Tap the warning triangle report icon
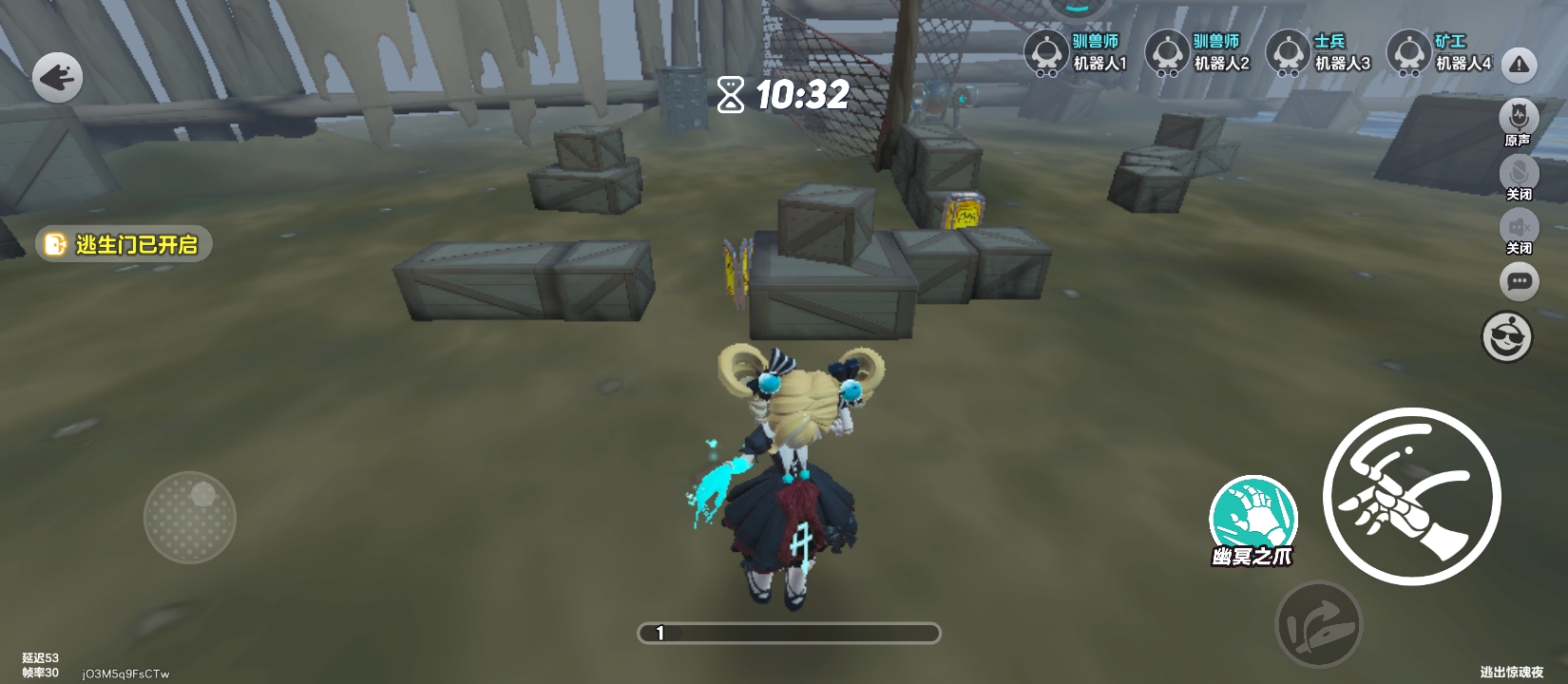Image resolution: width=1568 pixels, height=684 pixels. (1520, 65)
